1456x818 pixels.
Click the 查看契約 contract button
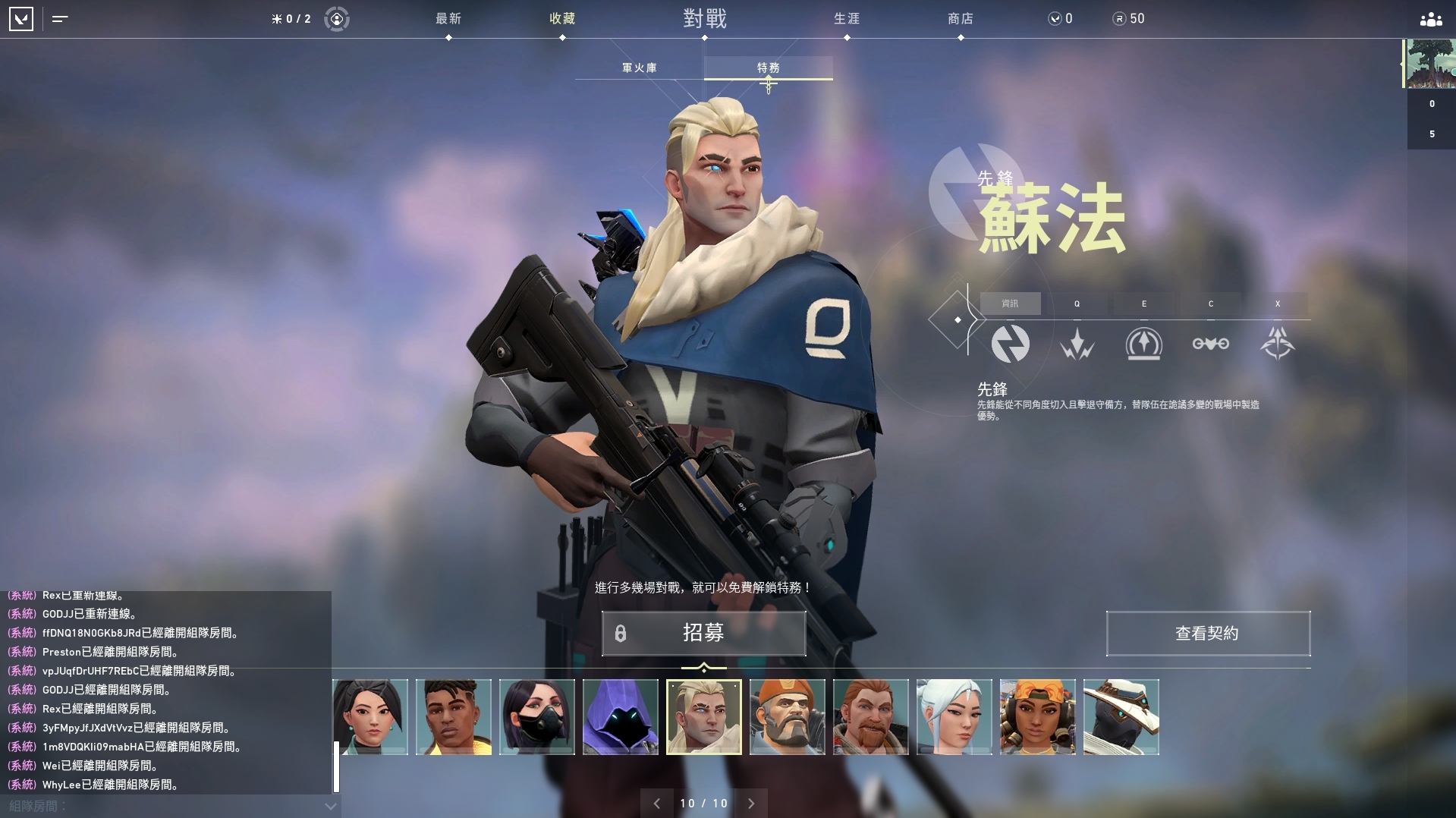pos(1208,634)
